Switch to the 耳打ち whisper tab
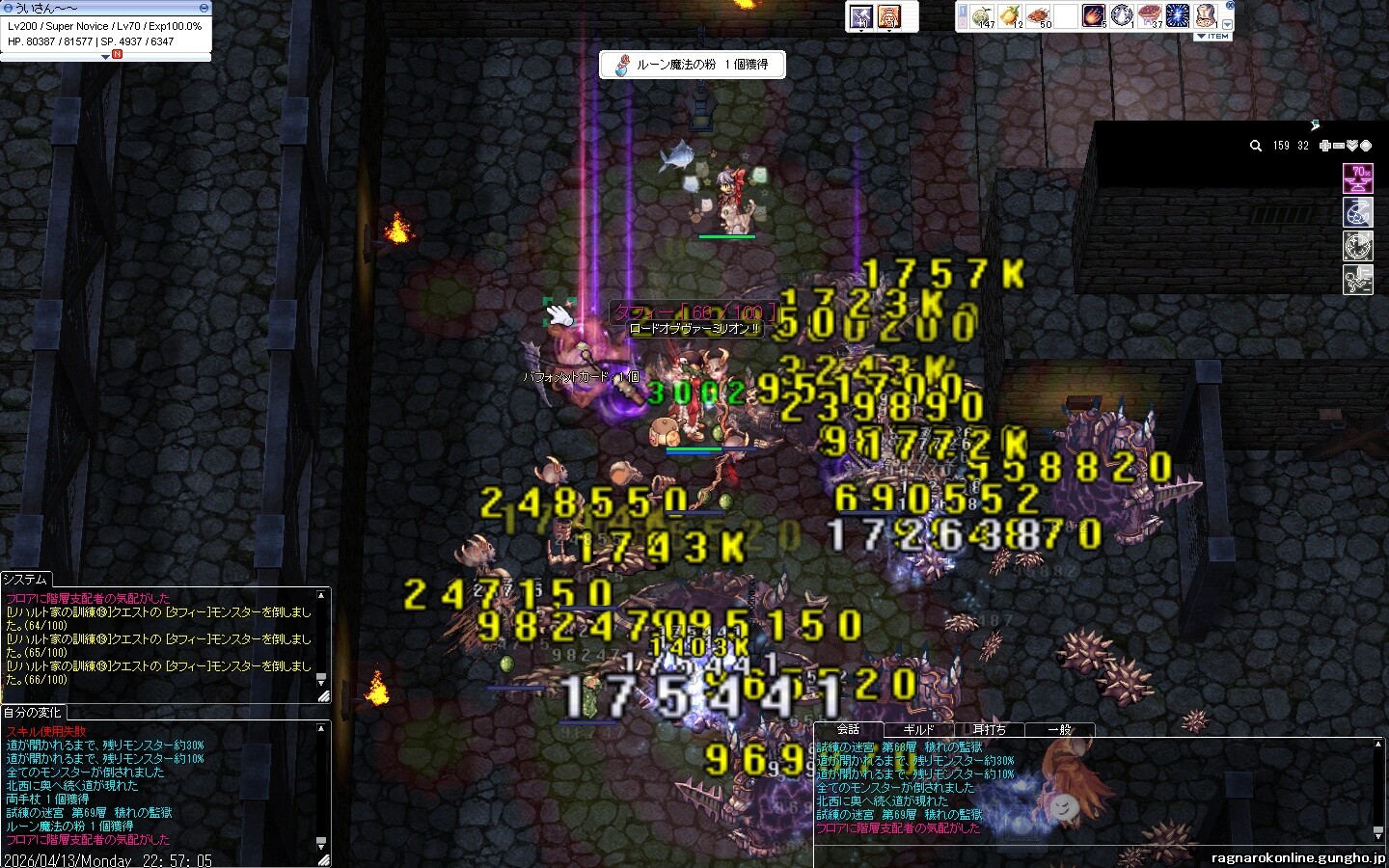The height and width of the screenshot is (868, 1389). [x=989, y=730]
